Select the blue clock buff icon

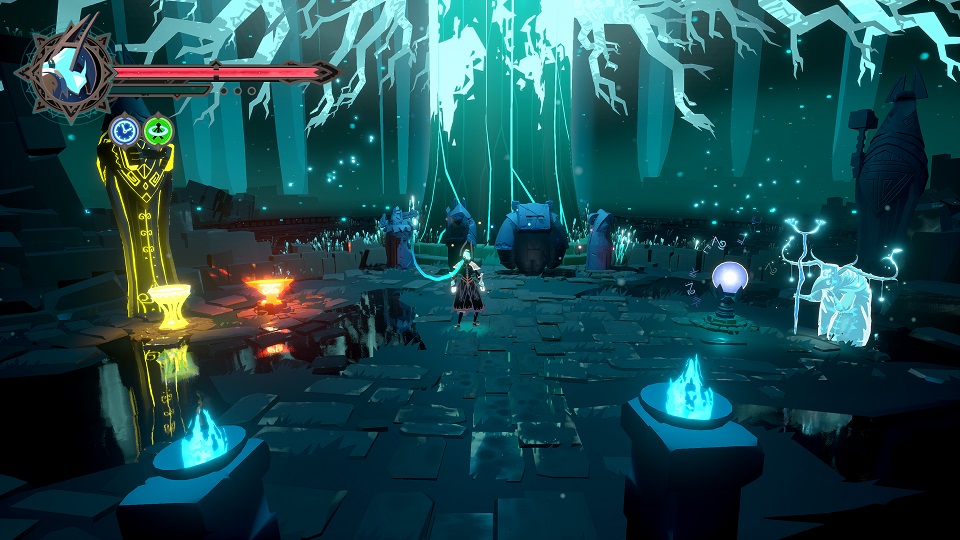tap(124, 130)
